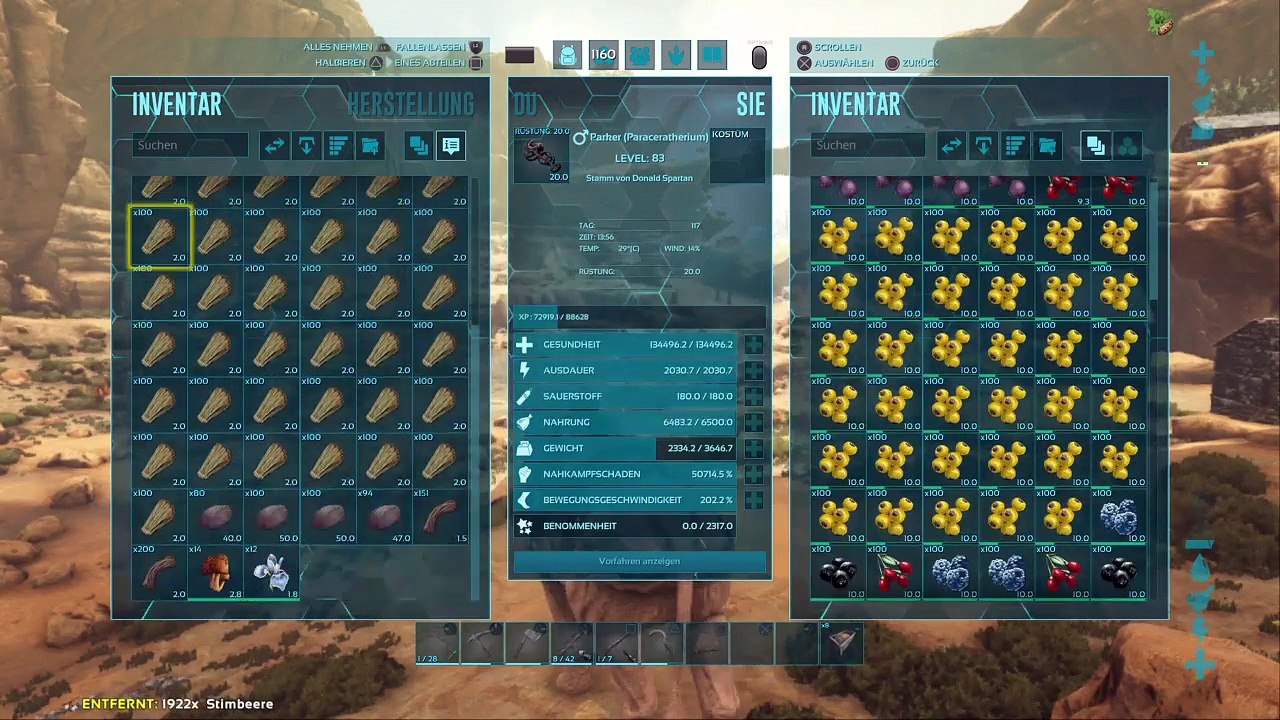Open the tribe group tab icon
Image resolution: width=1280 pixels, height=720 pixels.
(639, 56)
